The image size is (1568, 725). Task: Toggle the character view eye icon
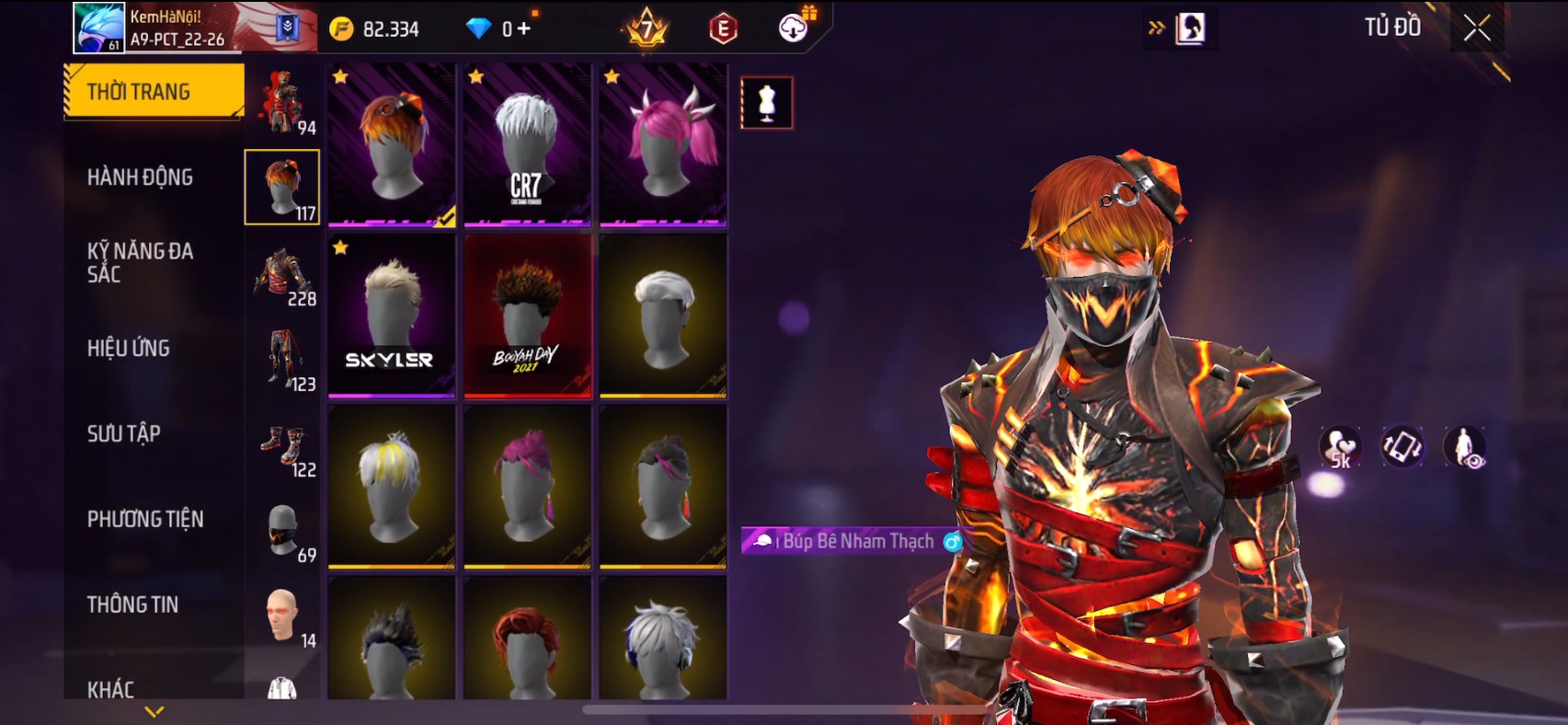[x=1465, y=448]
